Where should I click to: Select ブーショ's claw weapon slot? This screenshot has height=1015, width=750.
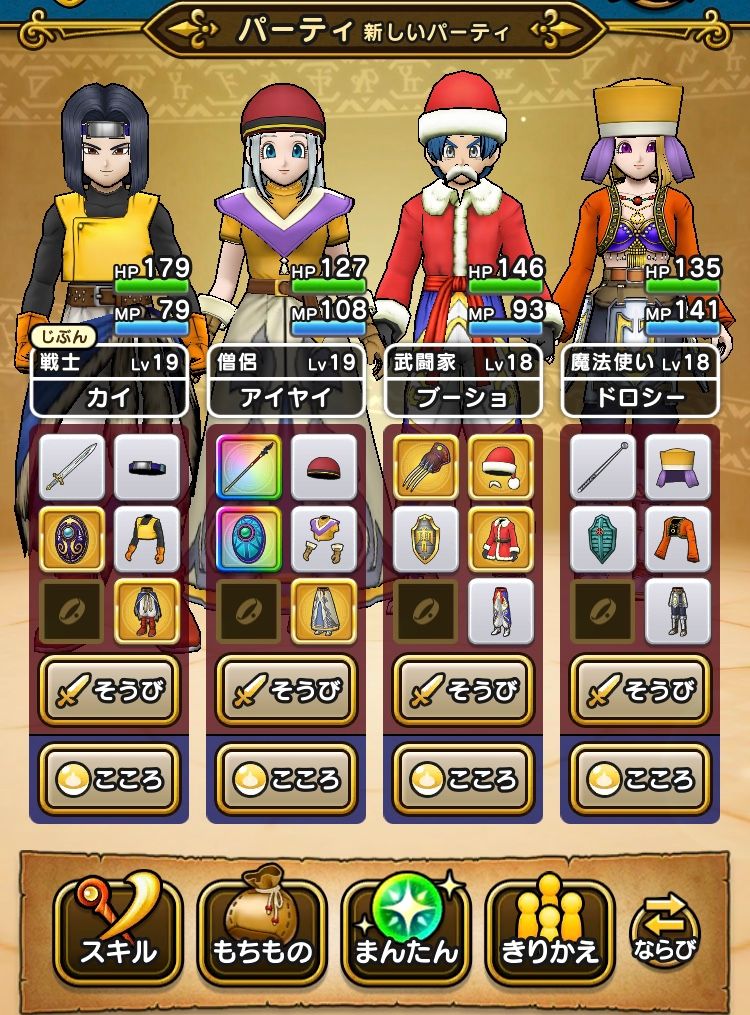(426, 467)
